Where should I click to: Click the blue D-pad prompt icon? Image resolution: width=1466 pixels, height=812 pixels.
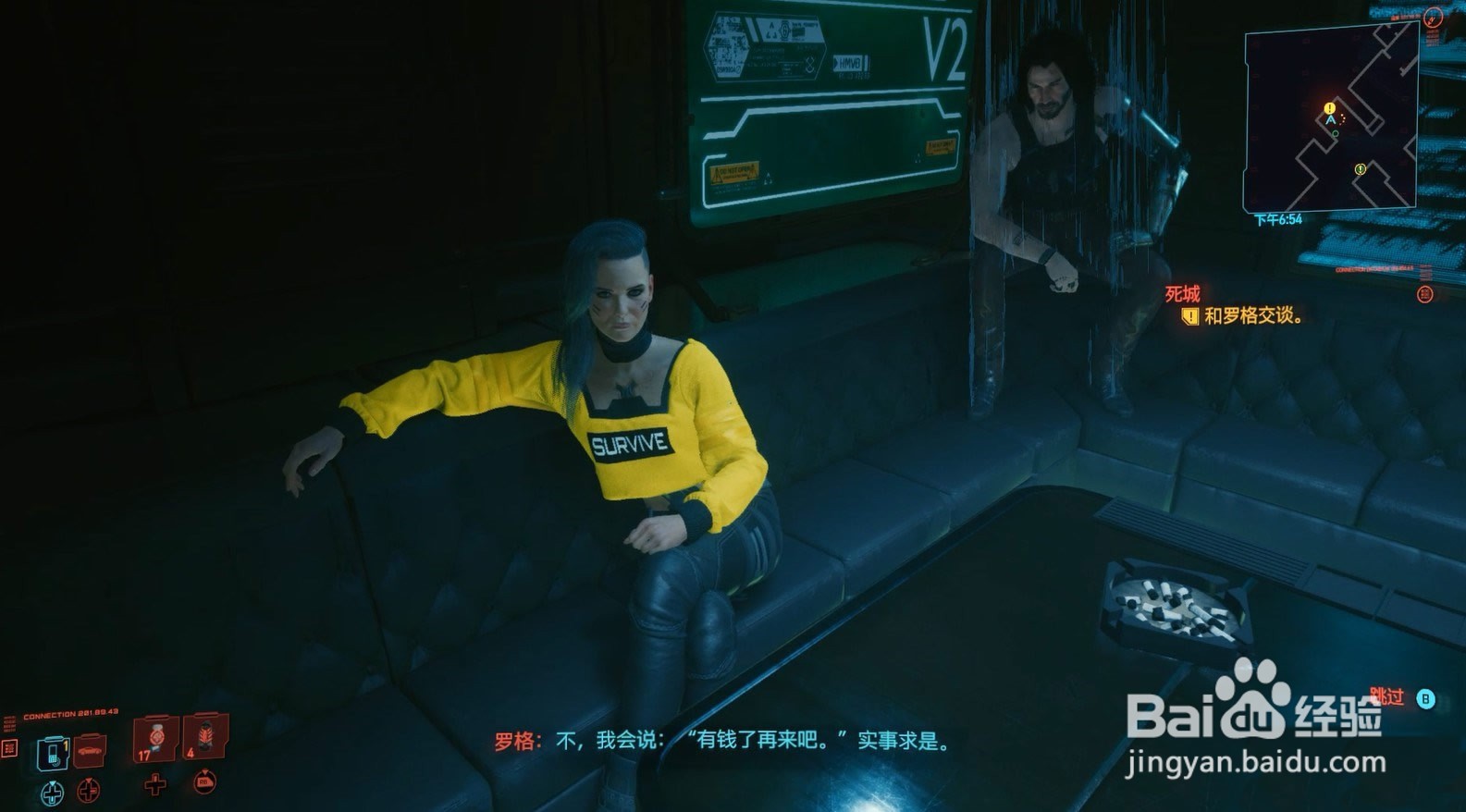point(53,792)
